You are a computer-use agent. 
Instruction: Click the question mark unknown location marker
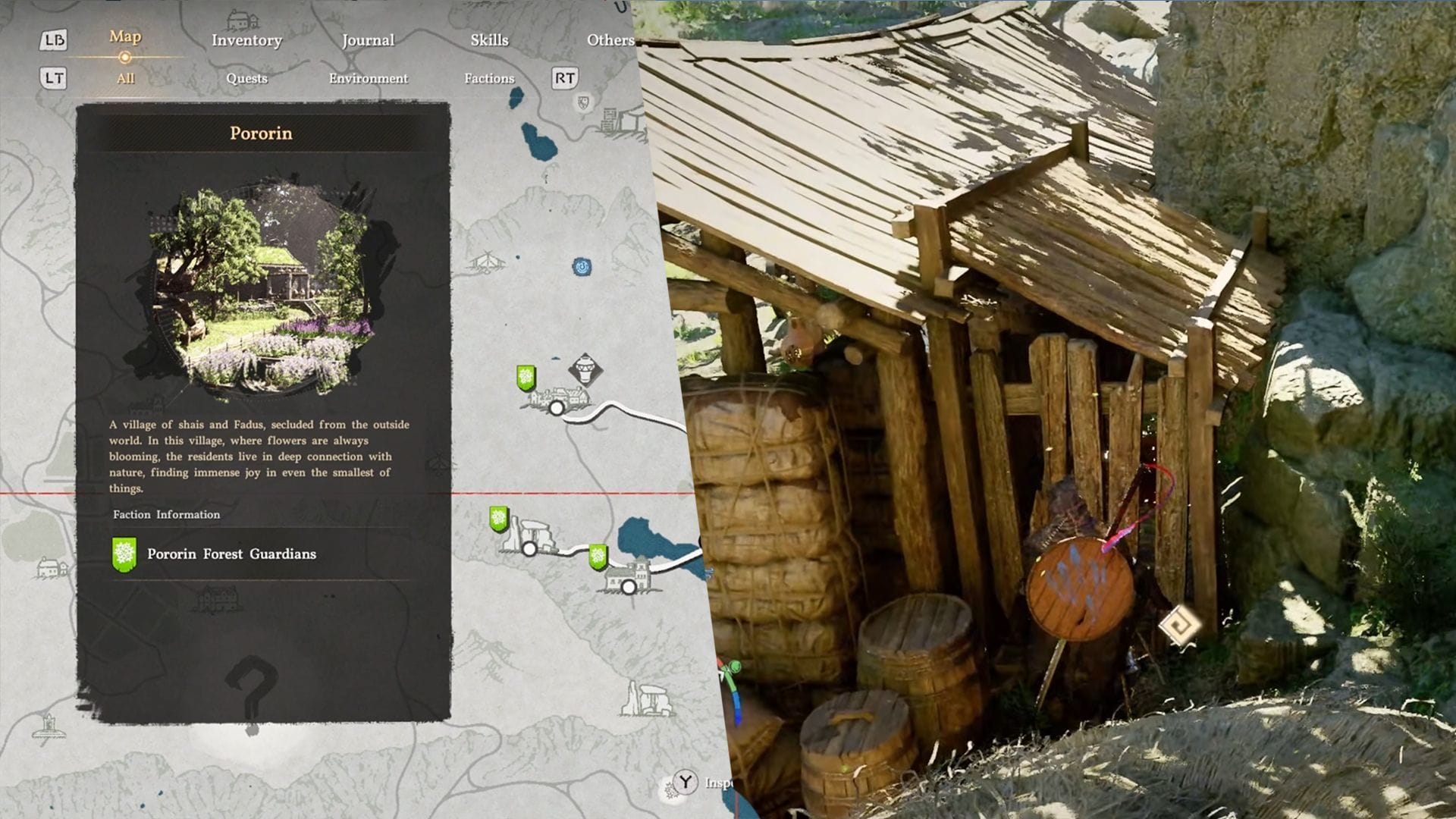(x=252, y=688)
